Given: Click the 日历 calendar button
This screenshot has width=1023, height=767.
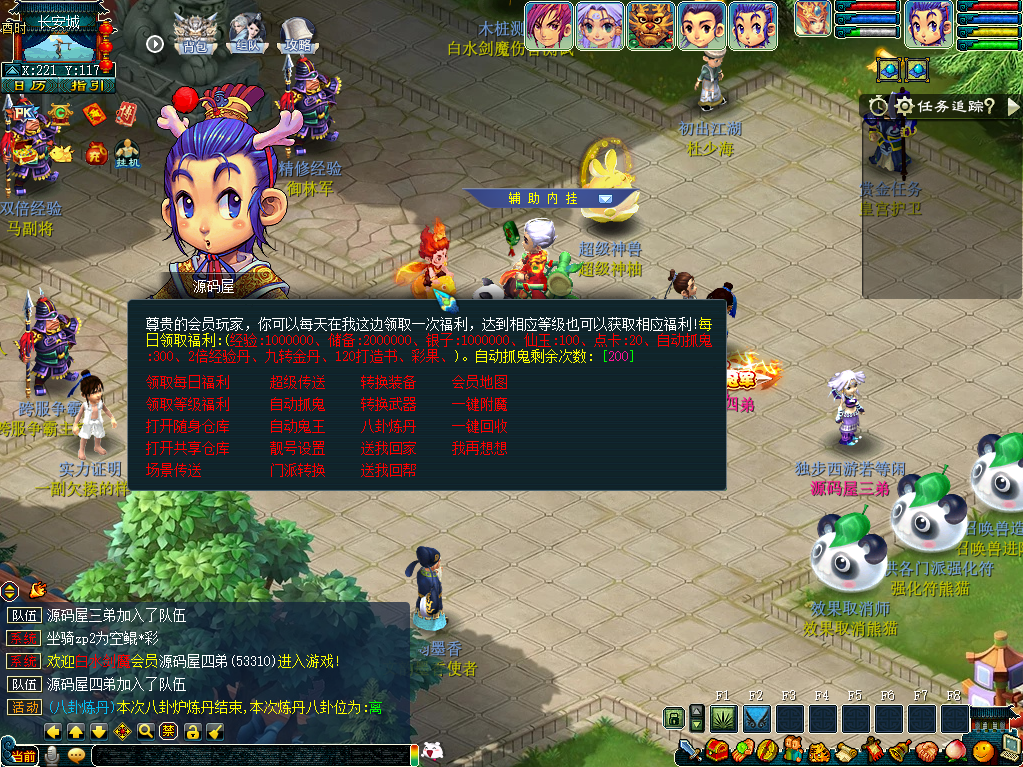Looking at the screenshot, I should click(x=30, y=86).
